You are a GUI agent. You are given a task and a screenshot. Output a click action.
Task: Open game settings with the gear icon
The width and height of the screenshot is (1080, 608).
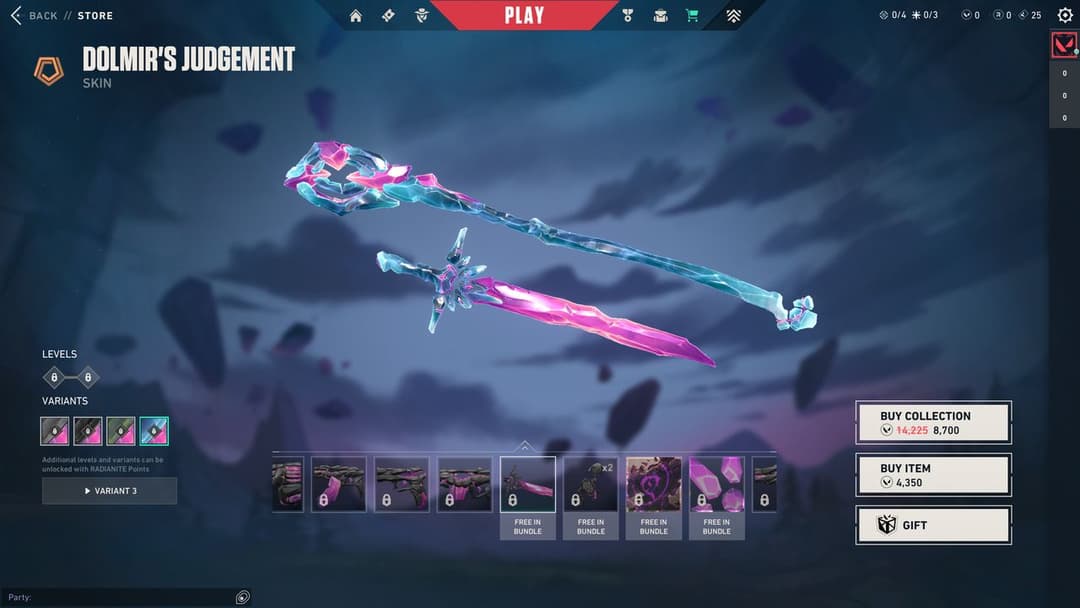pyautogui.click(x=1064, y=15)
